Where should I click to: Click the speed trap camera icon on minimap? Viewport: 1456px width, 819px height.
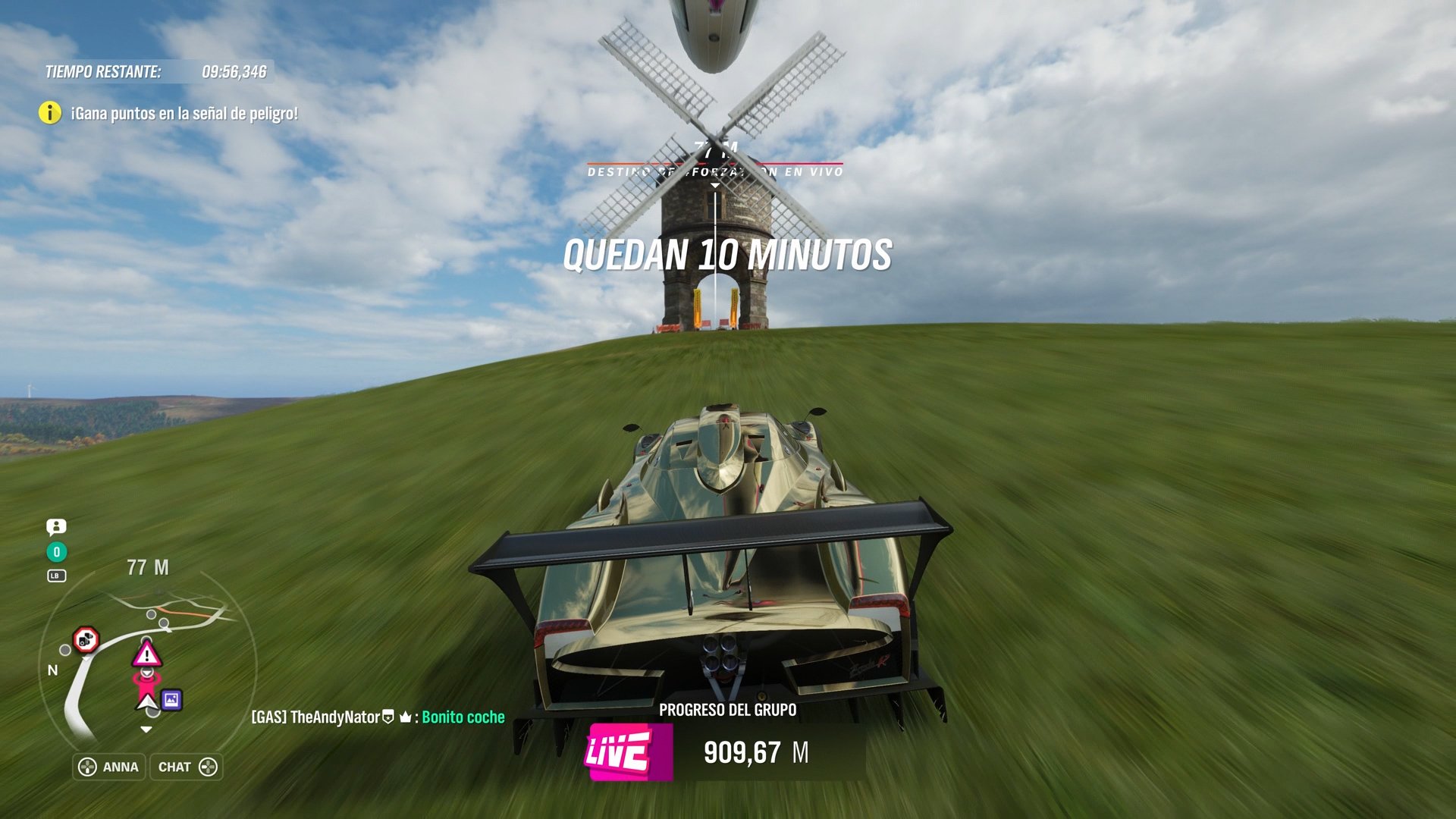(x=87, y=640)
